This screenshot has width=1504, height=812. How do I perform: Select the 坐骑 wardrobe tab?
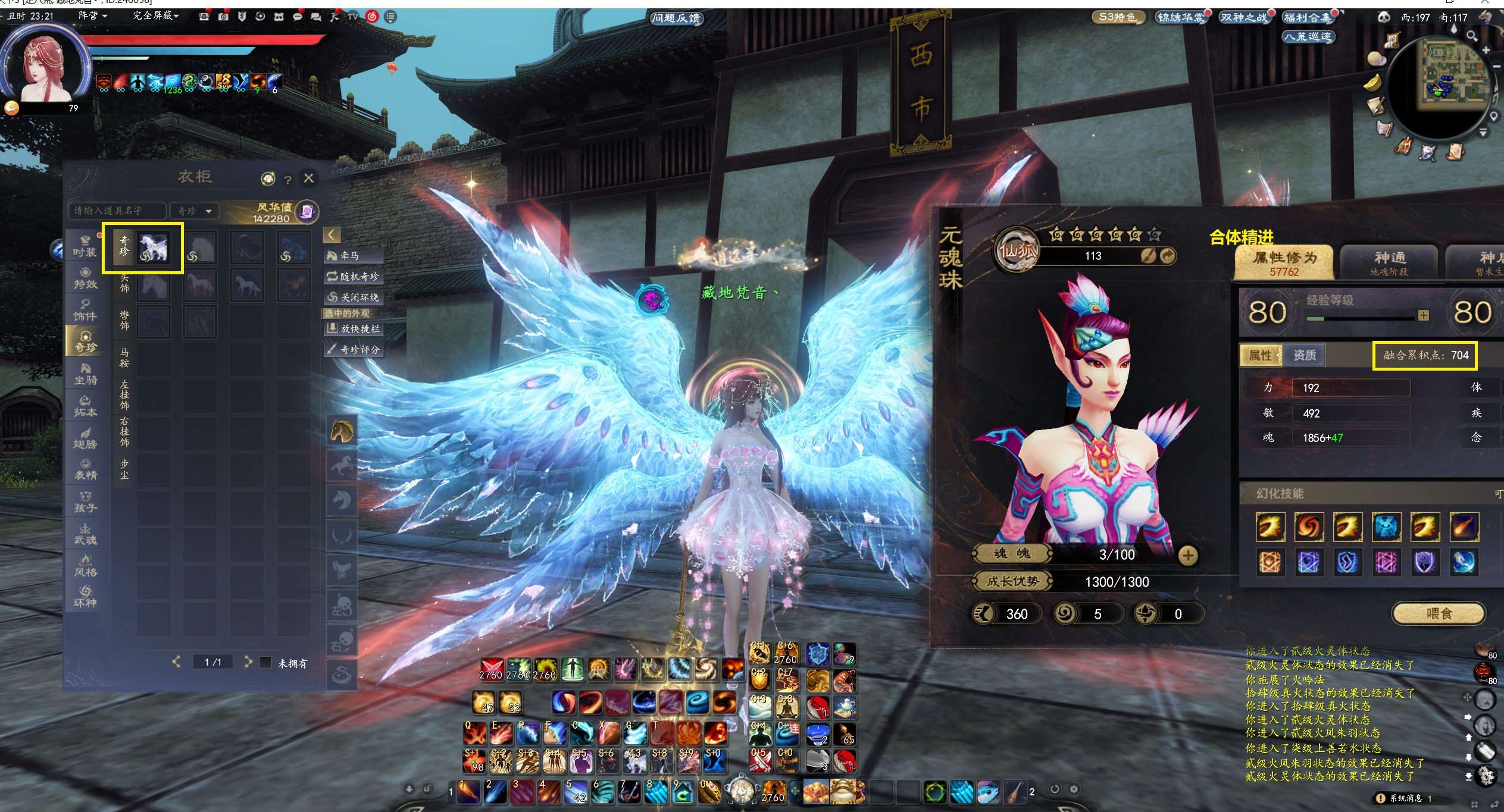click(x=85, y=374)
